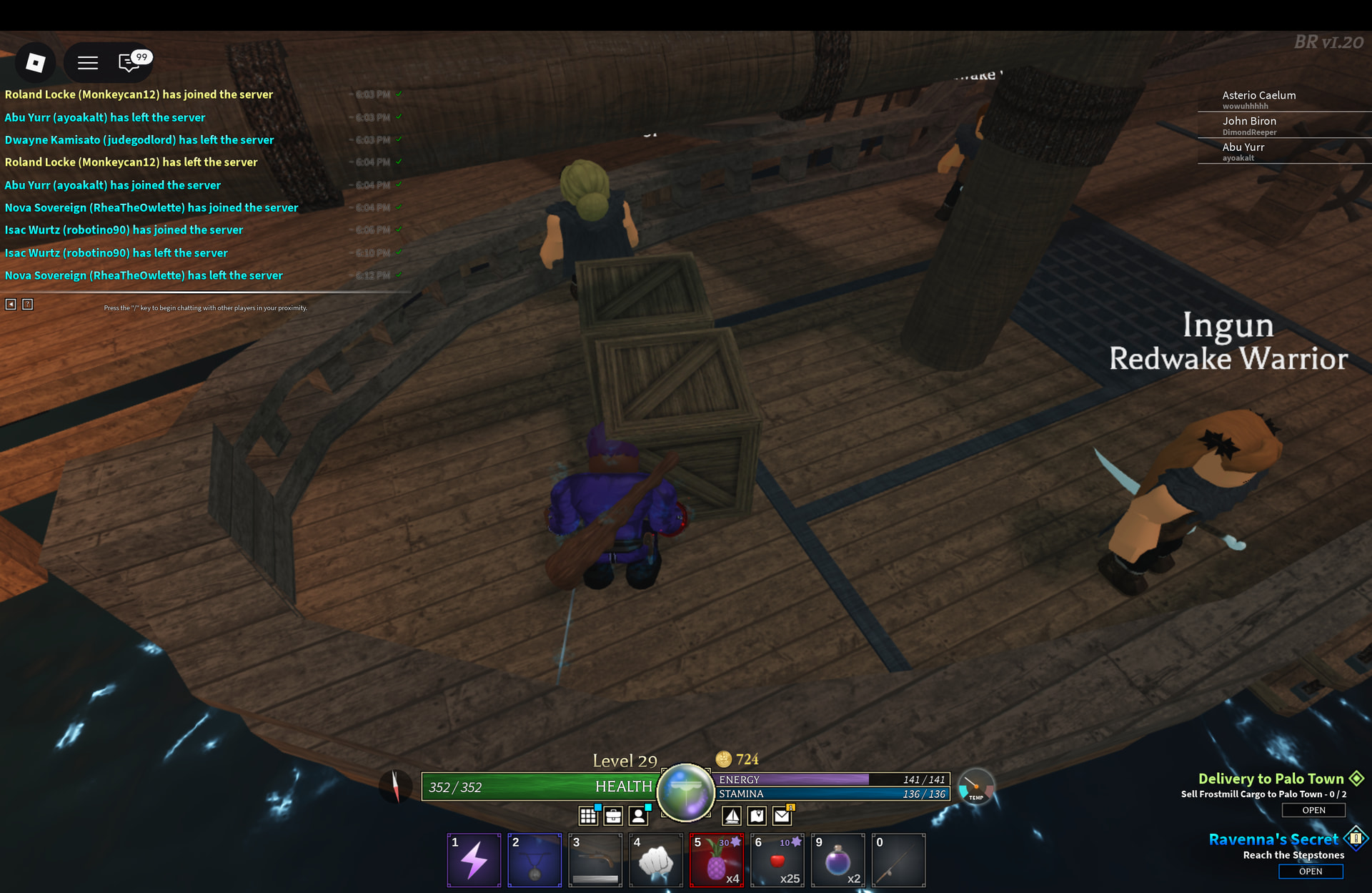Select the amulet necklace in slot 2
Image resolution: width=1372 pixels, height=893 pixels.
coord(535,860)
